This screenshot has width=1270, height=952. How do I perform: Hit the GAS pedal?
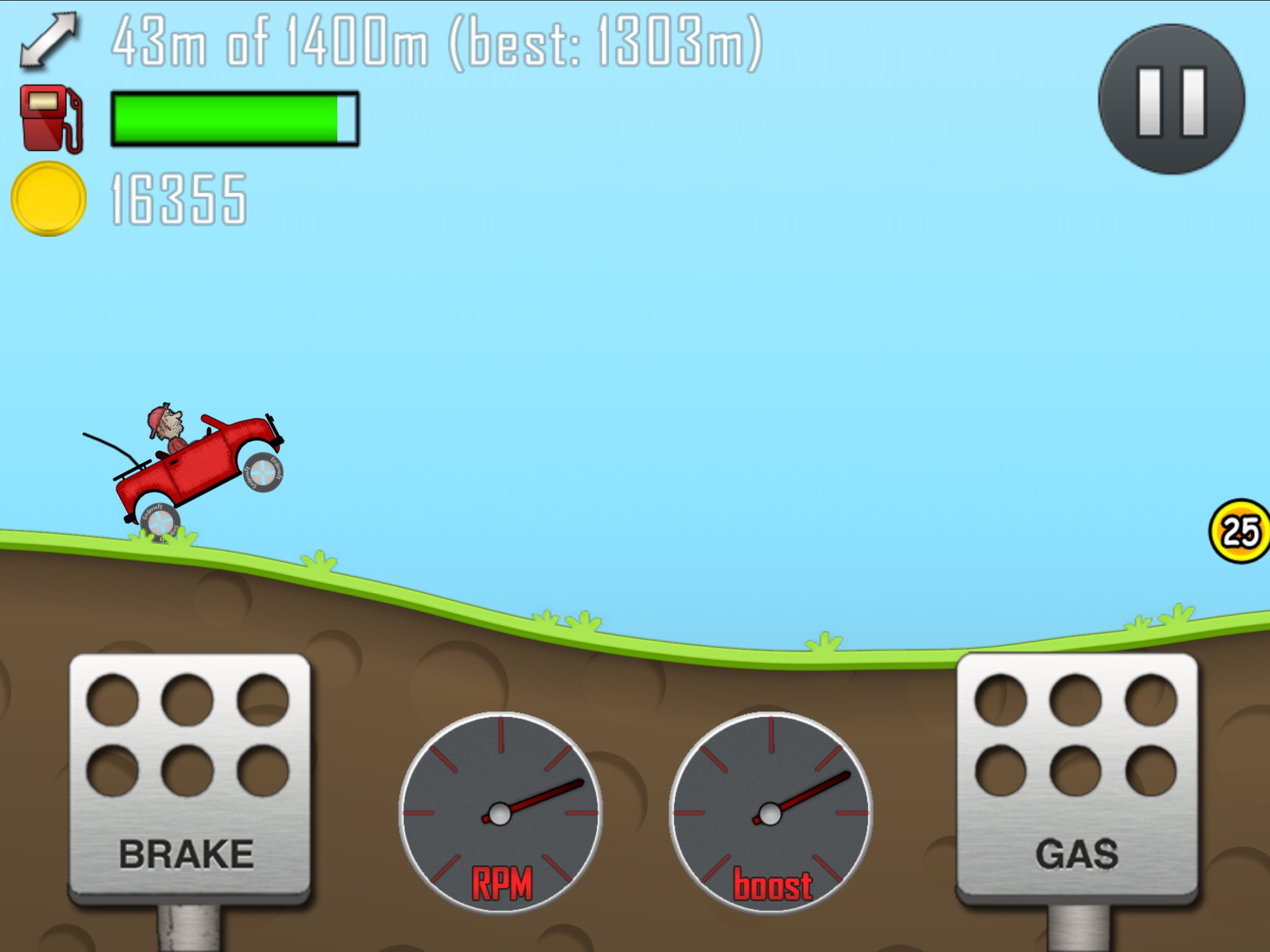pos(1077,778)
